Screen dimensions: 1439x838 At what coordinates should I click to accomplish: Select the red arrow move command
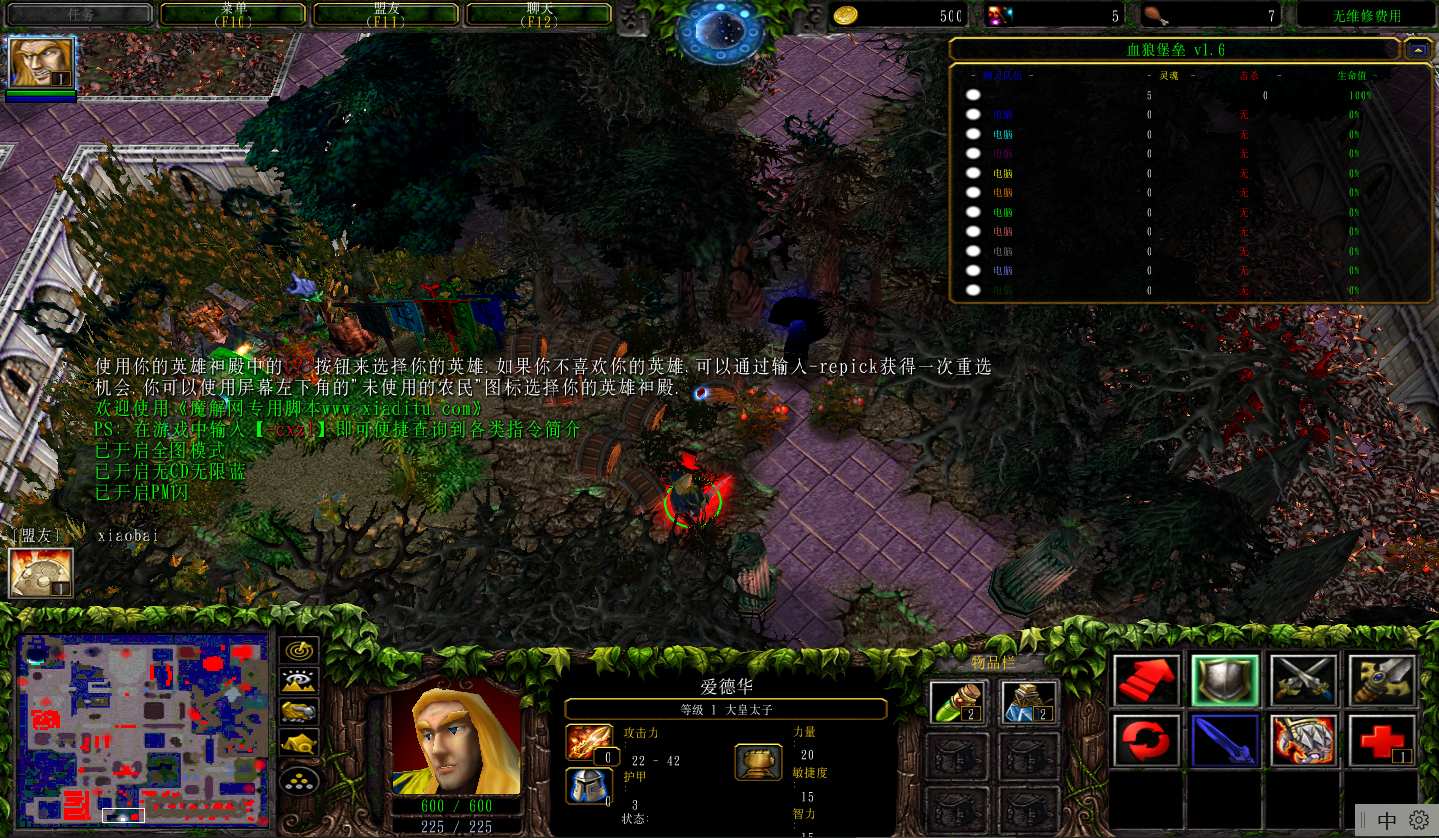1146,681
